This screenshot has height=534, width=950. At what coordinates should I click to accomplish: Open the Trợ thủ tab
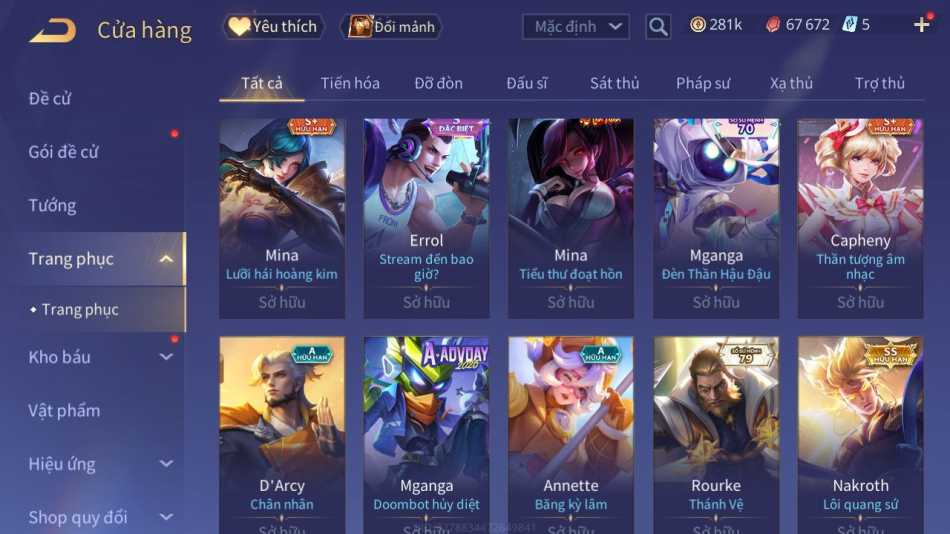[x=879, y=83]
